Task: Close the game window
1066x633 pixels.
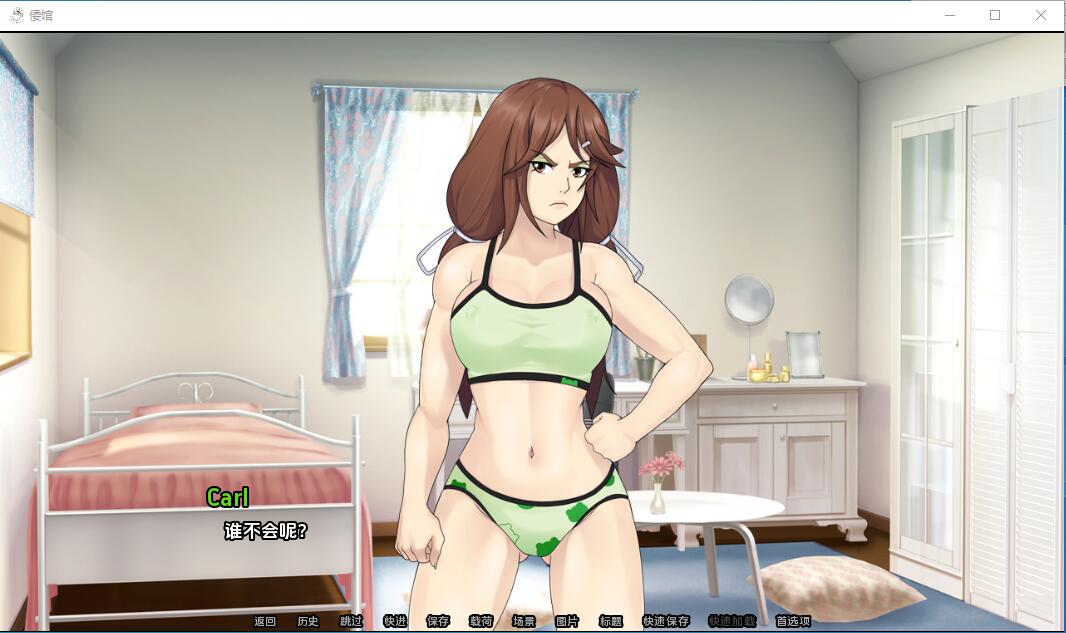Action: tap(1041, 15)
